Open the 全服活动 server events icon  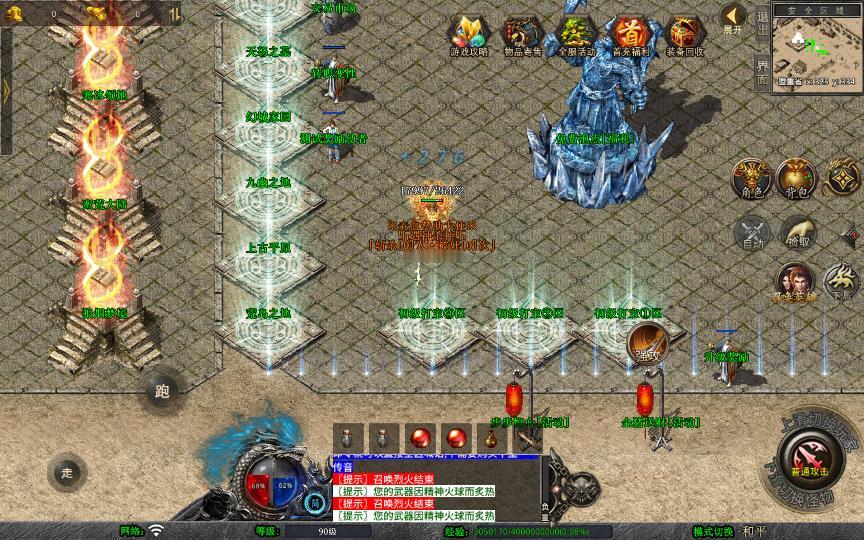click(x=575, y=36)
